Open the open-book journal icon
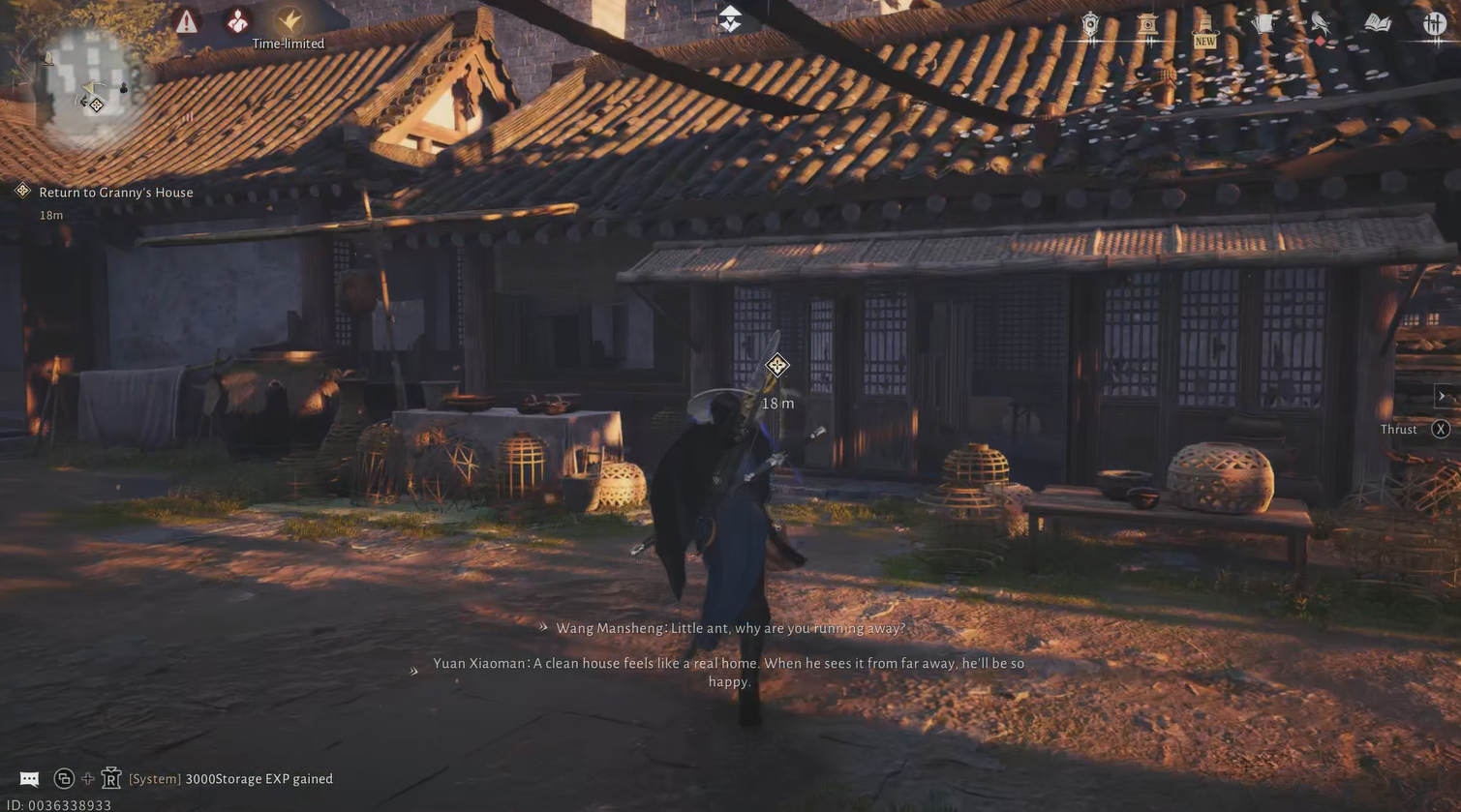The width and height of the screenshot is (1461, 812). click(x=1378, y=23)
